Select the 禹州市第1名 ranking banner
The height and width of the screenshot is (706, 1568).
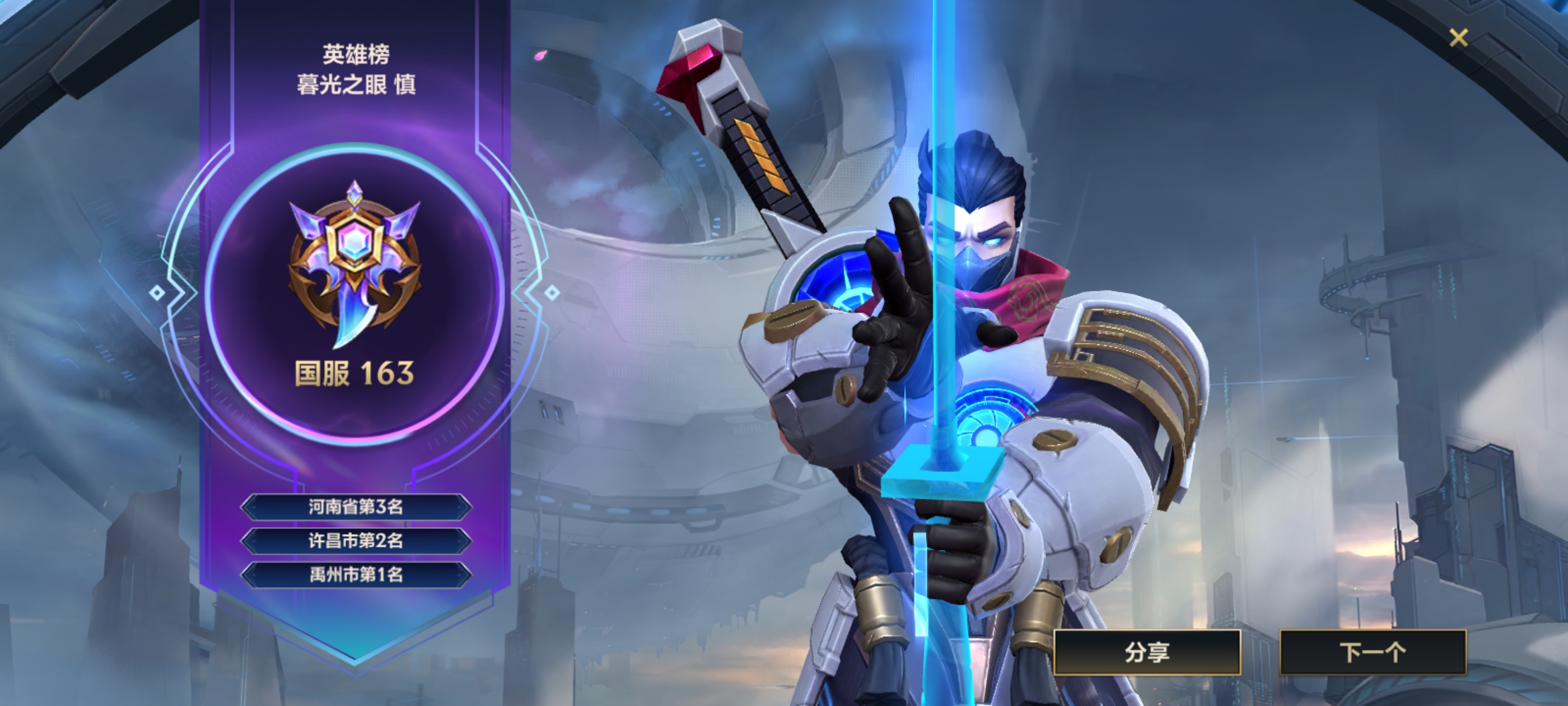[x=356, y=574]
